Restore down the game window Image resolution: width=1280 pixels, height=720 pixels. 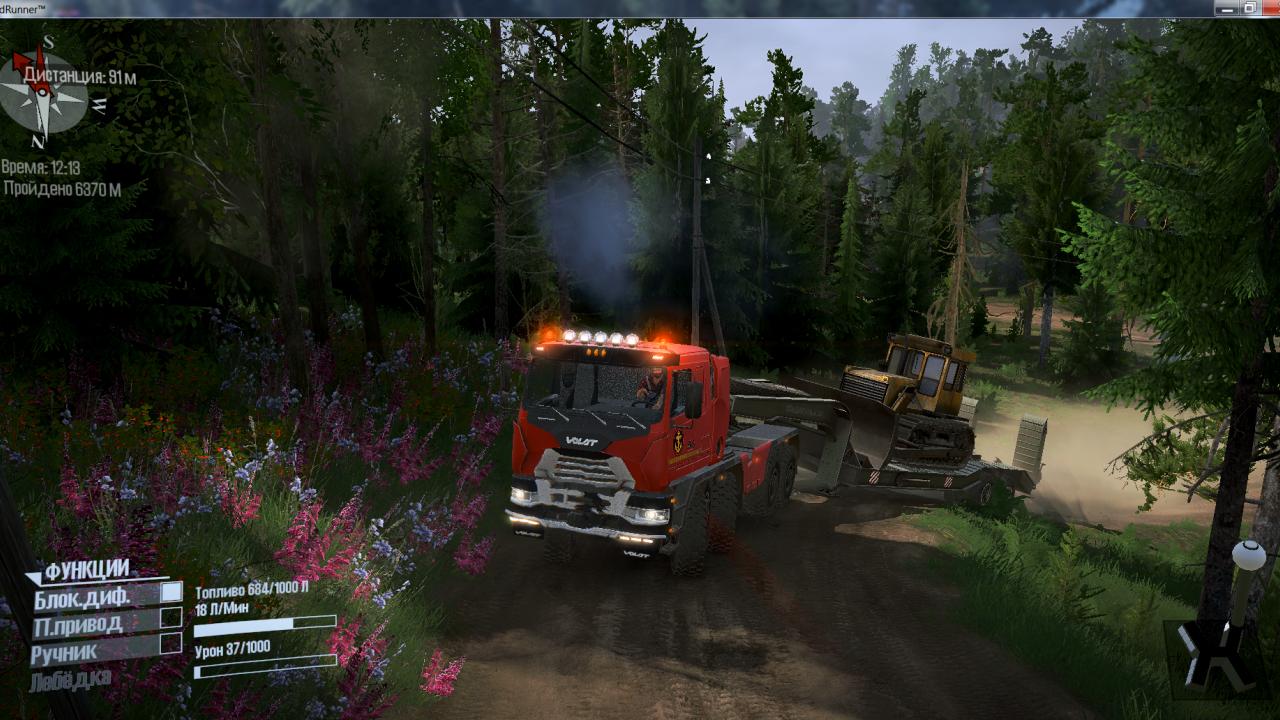[x=1249, y=8]
